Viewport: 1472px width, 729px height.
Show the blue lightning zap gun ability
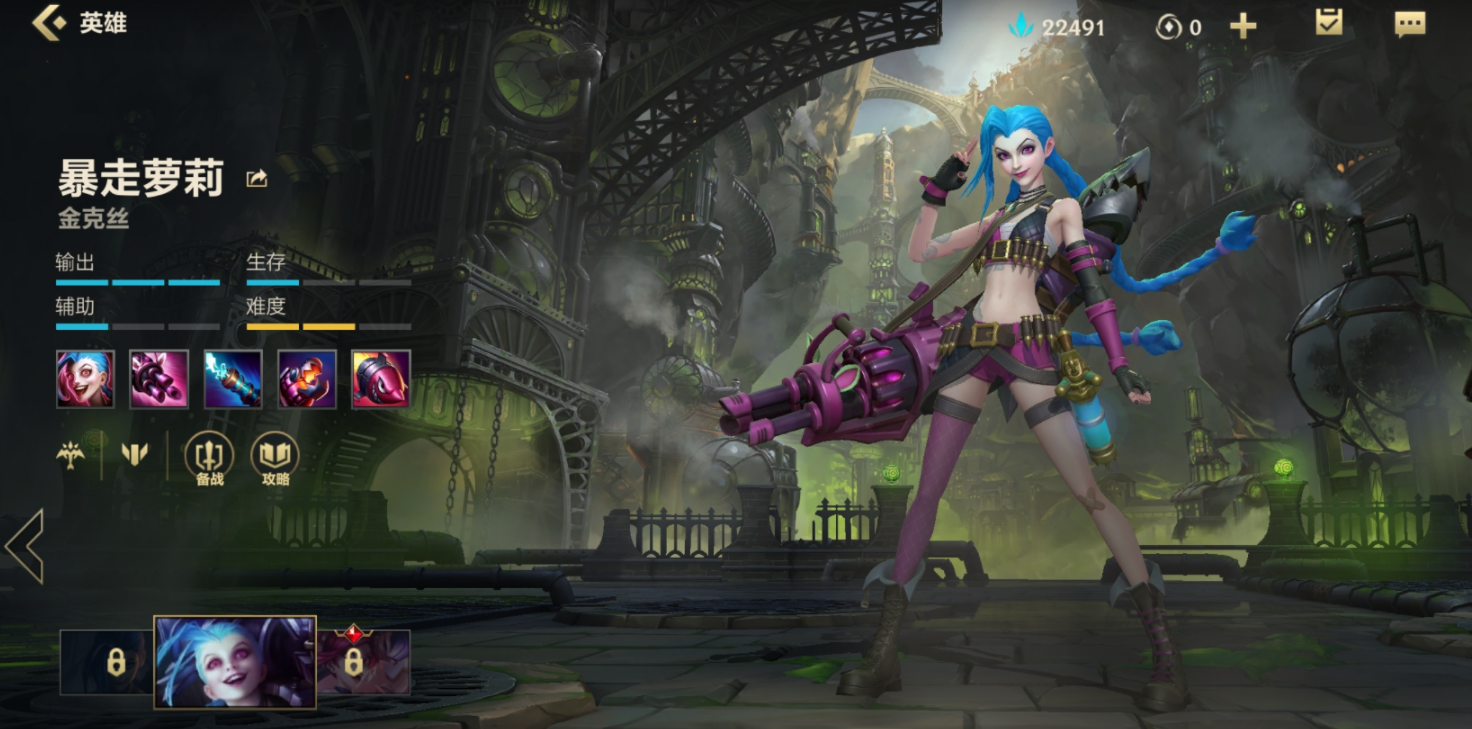point(233,379)
